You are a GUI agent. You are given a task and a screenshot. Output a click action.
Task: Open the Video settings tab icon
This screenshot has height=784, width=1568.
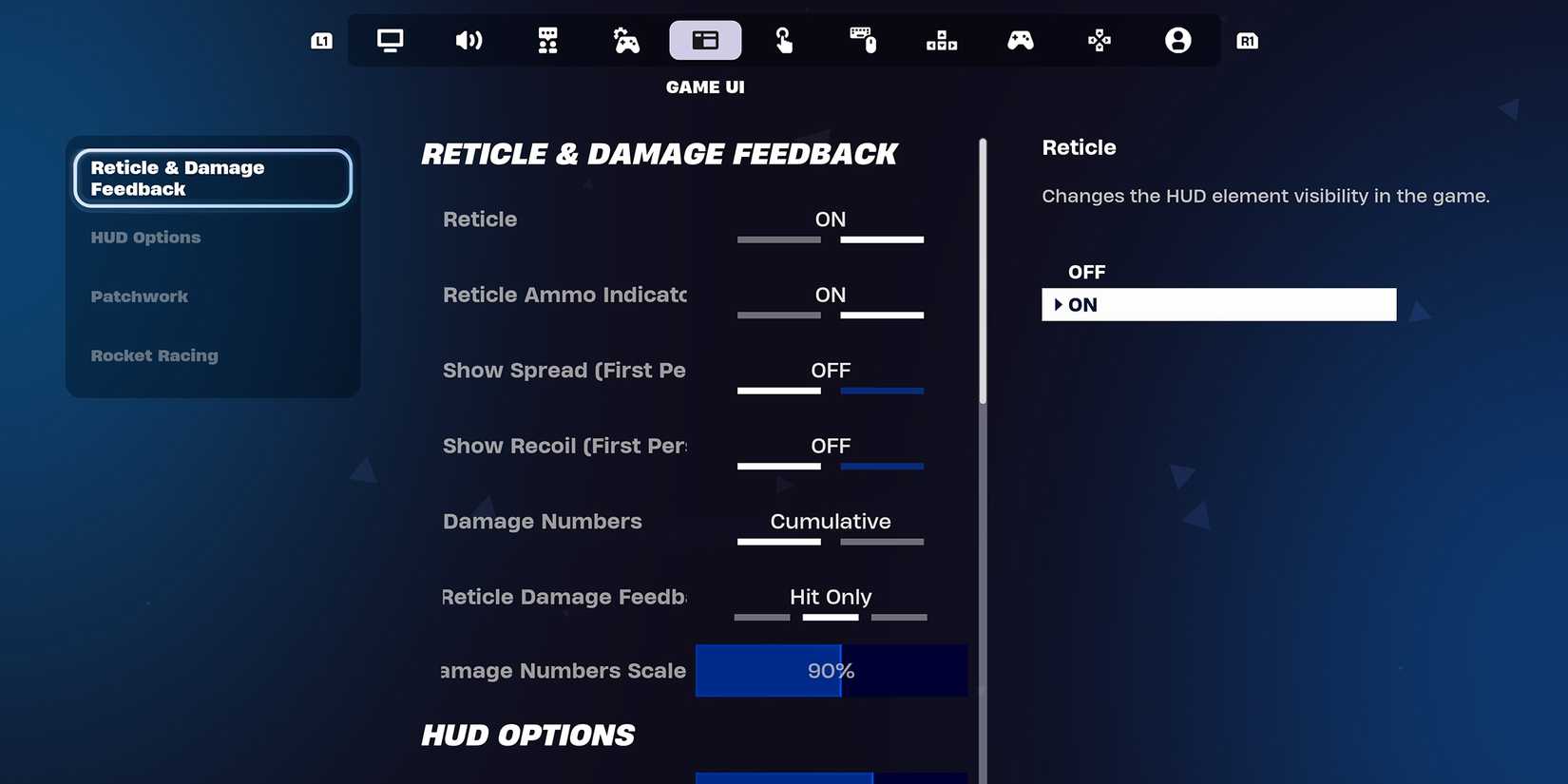pyautogui.click(x=390, y=40)
